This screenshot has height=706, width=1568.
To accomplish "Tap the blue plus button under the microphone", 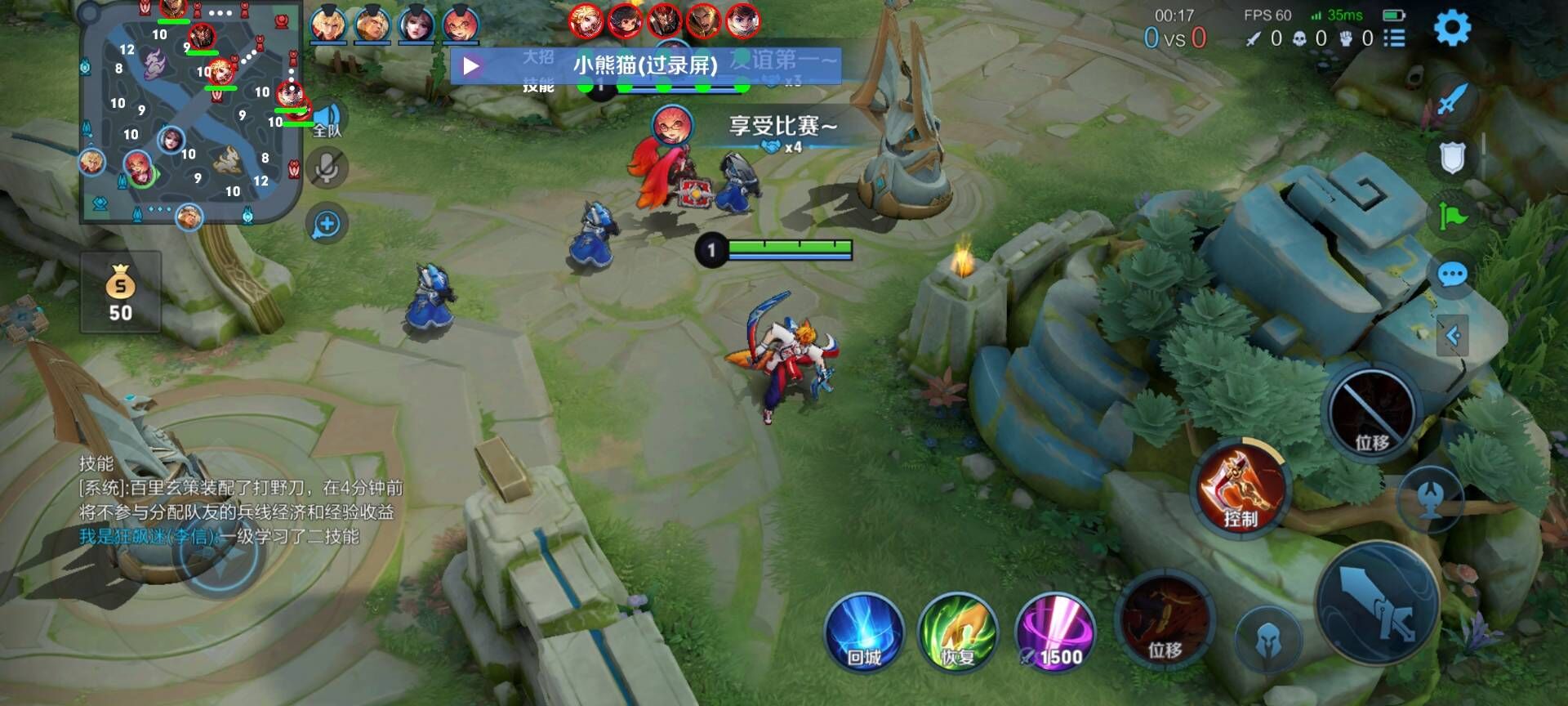I will pos(327,224).
